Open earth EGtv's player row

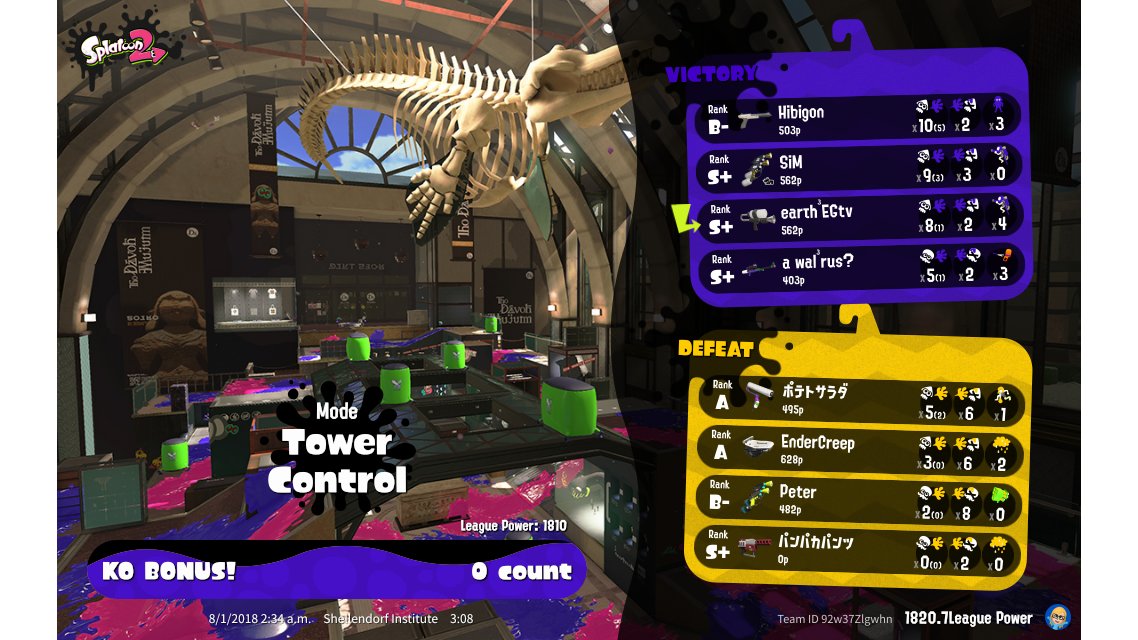[860, 218]
